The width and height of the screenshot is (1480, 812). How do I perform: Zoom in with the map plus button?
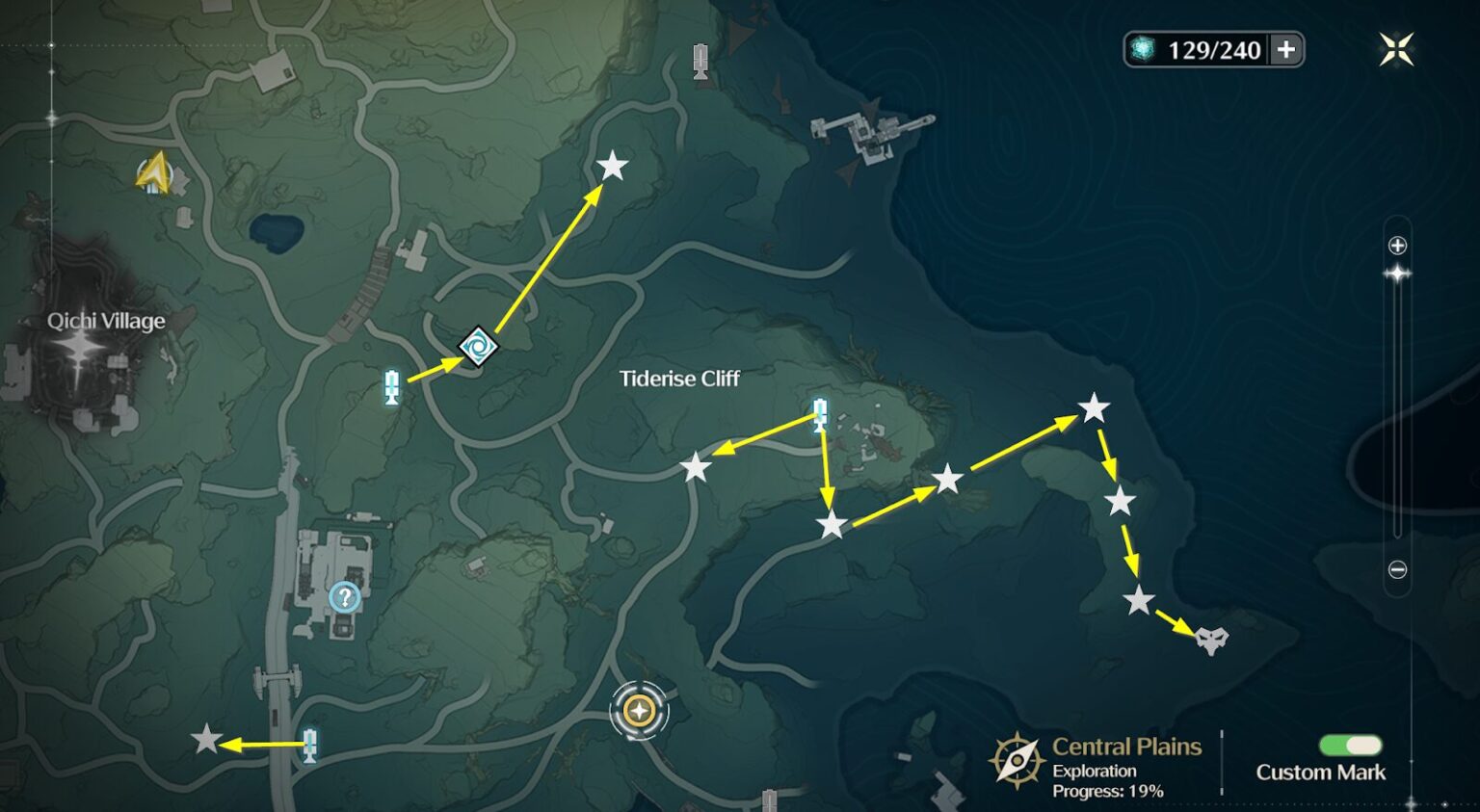tap(1396, 245)
